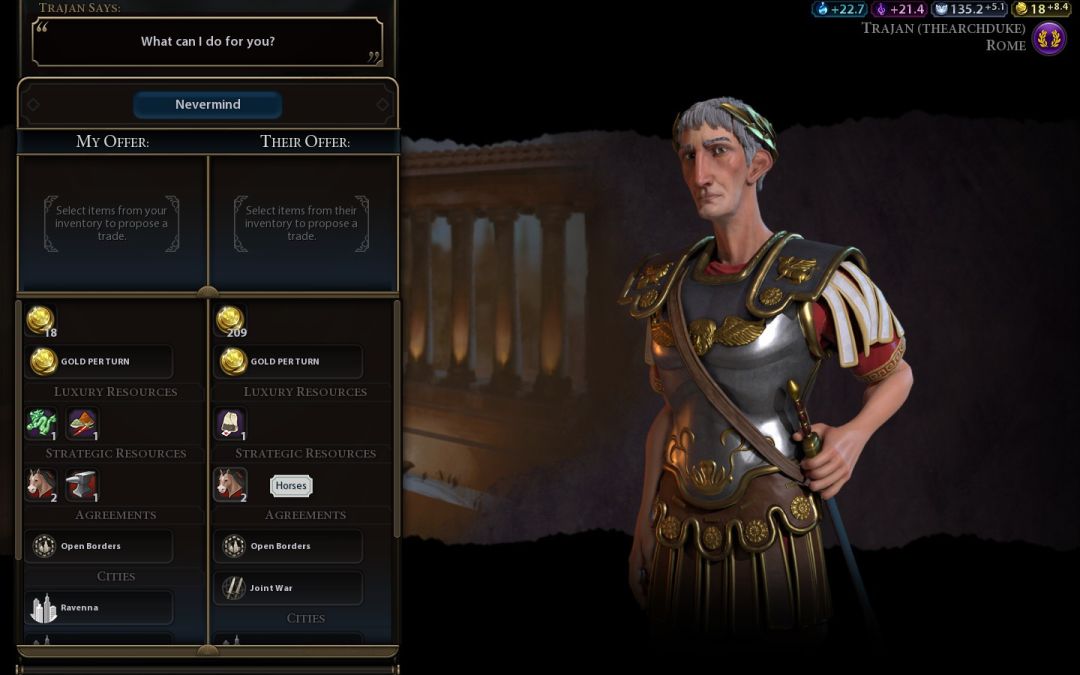Request Trajan's white sack luxury resource
The width and height of the screenshot is (1080, 675).
(230, 424)
